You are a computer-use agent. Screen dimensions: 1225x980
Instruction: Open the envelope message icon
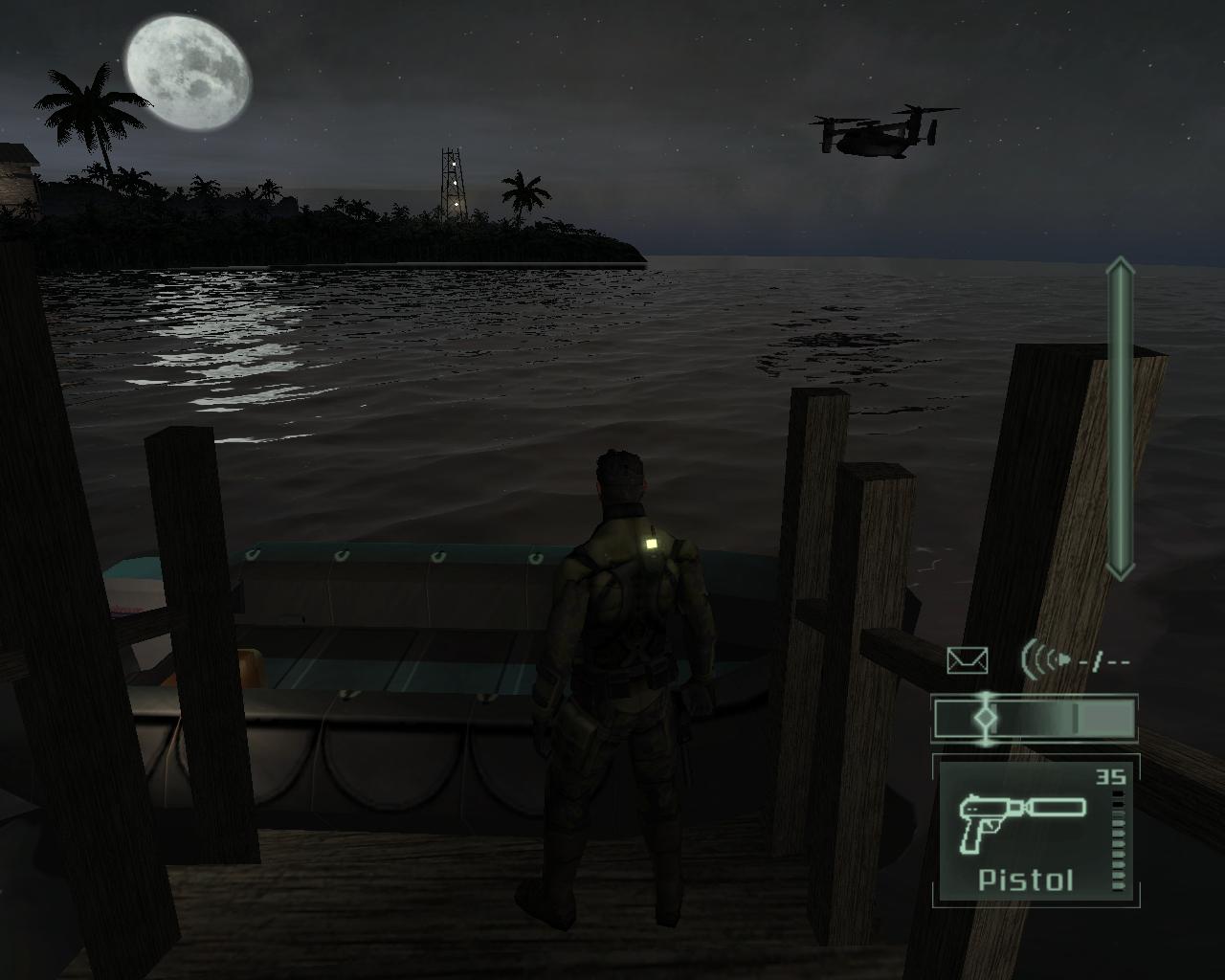point(967,660)
